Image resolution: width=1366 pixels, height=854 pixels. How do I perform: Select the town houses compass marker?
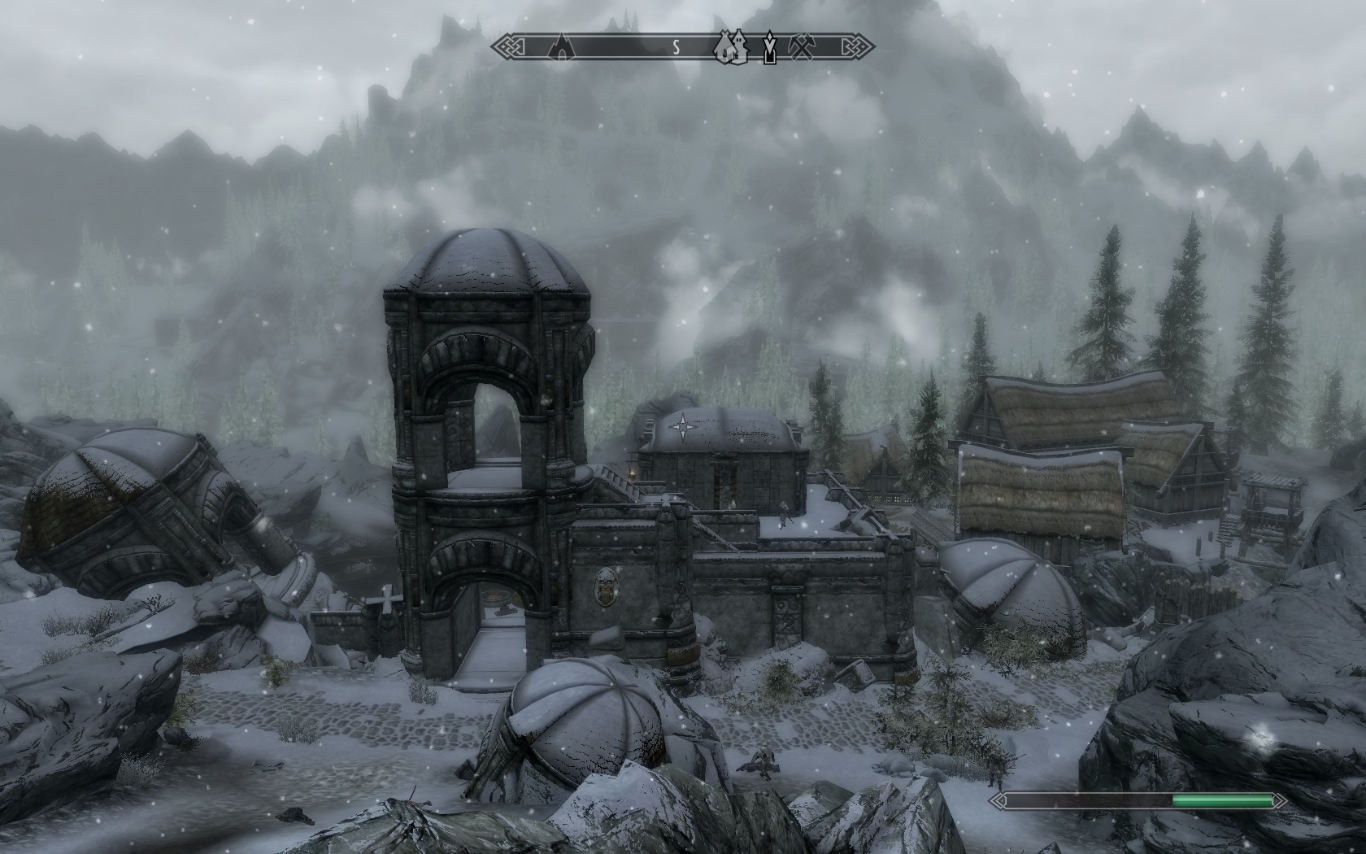tap(731, 46)
